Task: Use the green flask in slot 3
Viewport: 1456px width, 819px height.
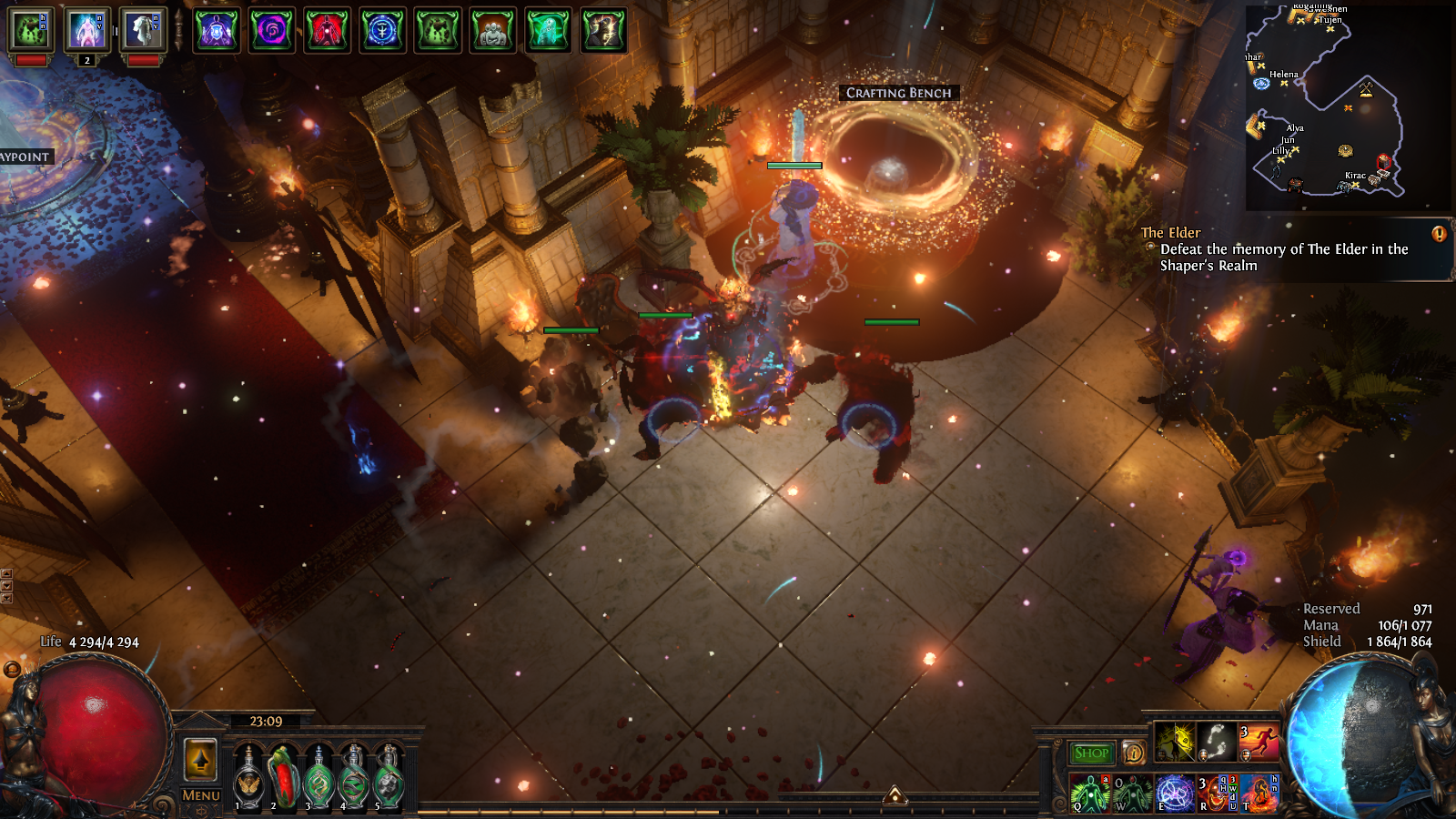Action: pos(319,778)
